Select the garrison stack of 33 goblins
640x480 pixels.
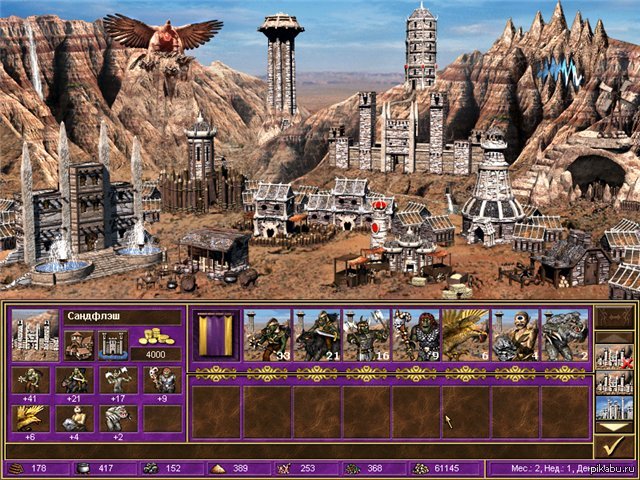click(267, 335)
